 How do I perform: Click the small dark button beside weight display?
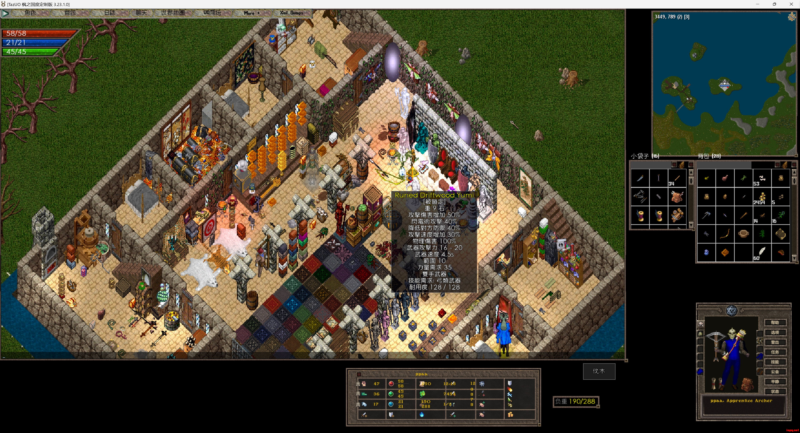tap(601, 371)
